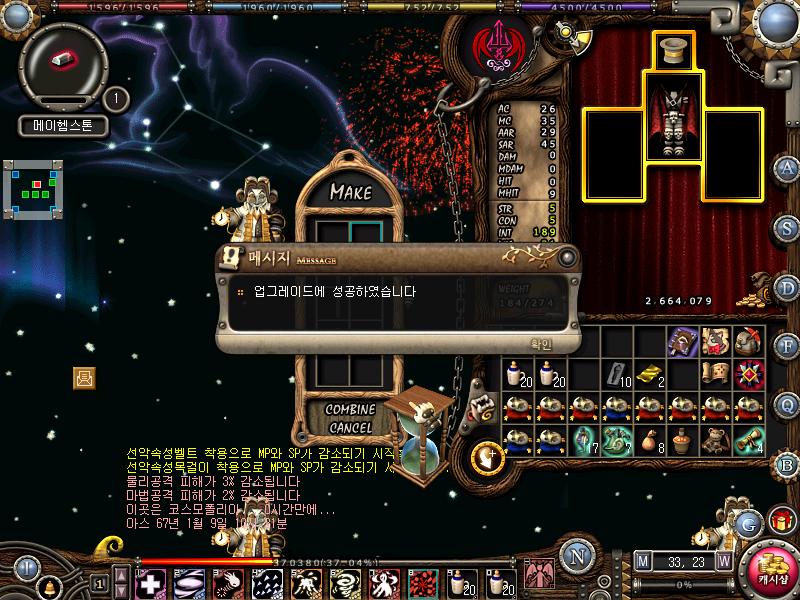Pick the gold bar item in inventory
The width and height of the screenshot is (800, 600).
[x=650, y=374]
